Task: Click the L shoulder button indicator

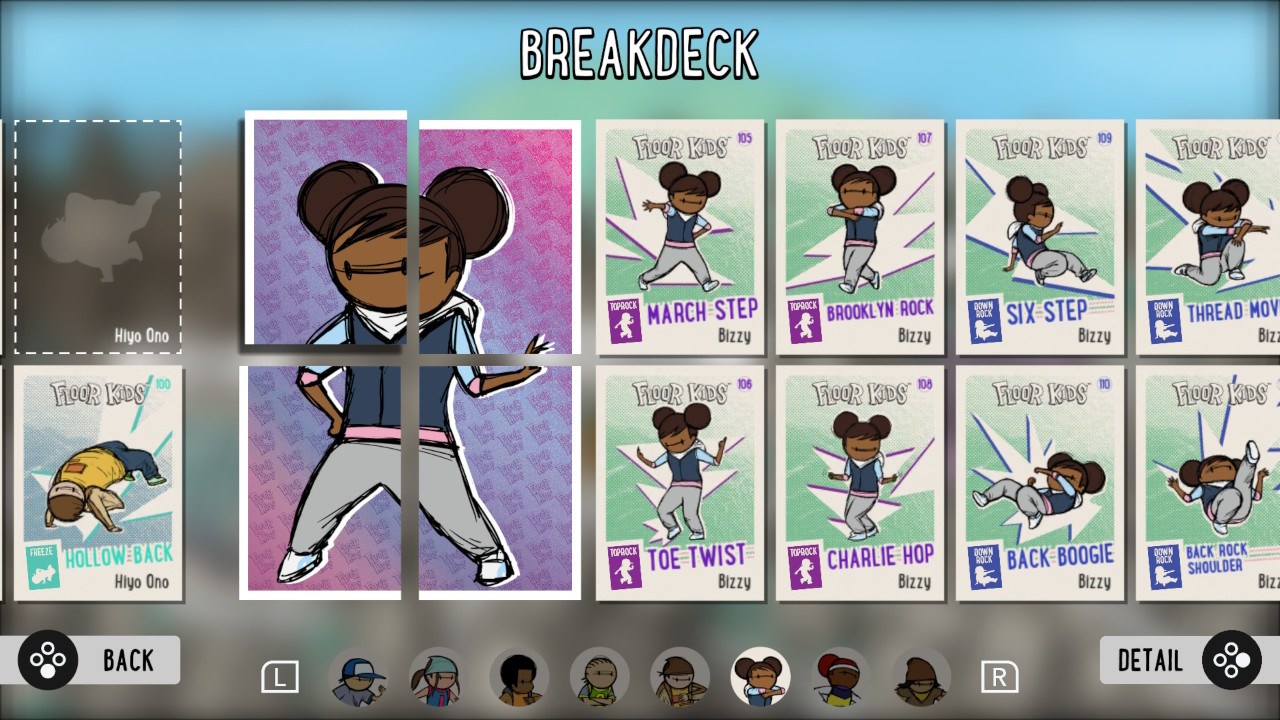Action: coord(281,677)
